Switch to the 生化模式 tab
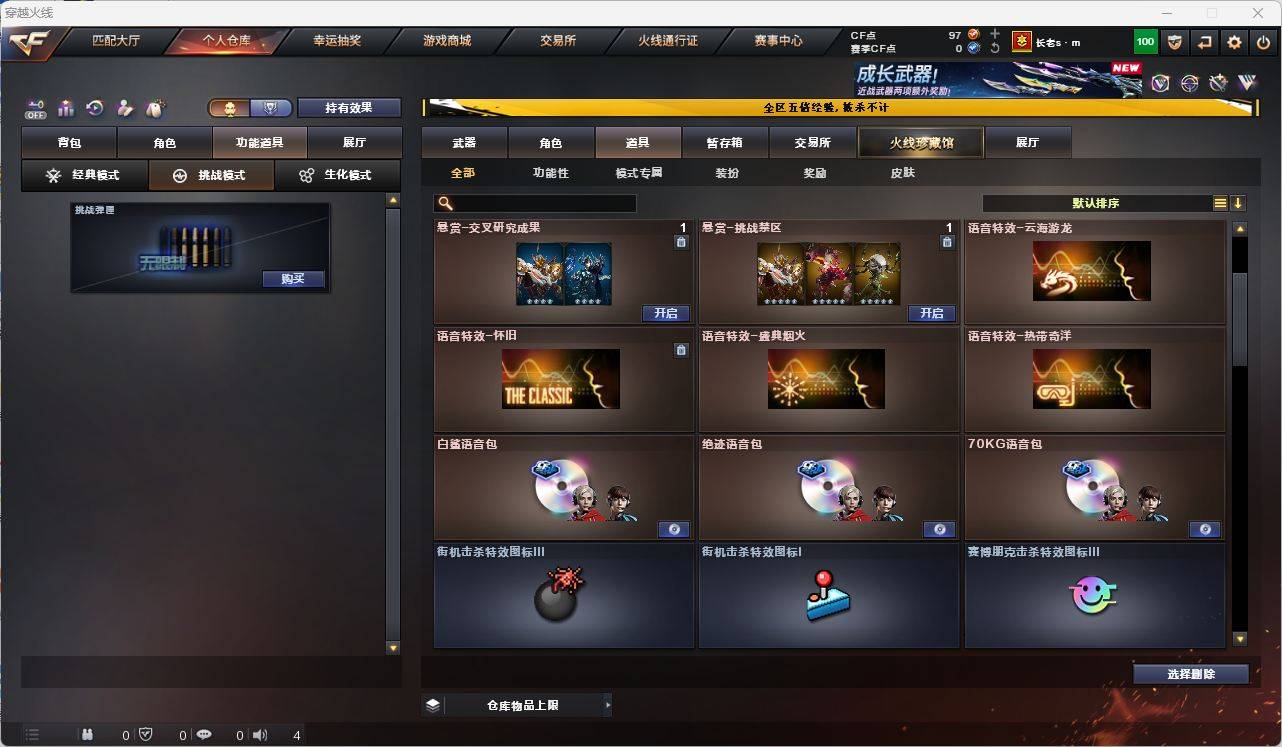Viewport: 1282px width, 747px height. coord(337,175)
